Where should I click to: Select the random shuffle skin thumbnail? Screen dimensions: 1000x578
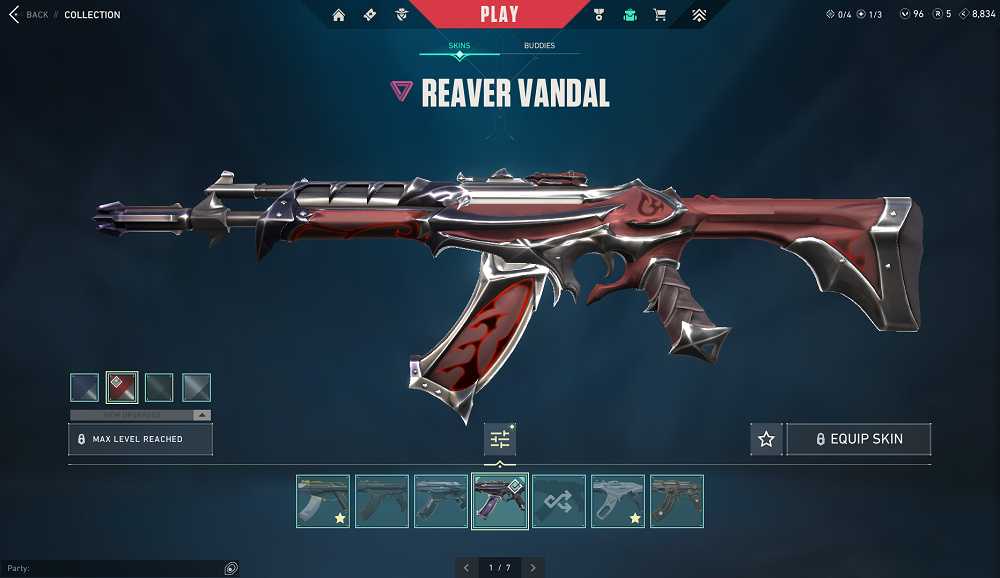(x=558, y=501)
